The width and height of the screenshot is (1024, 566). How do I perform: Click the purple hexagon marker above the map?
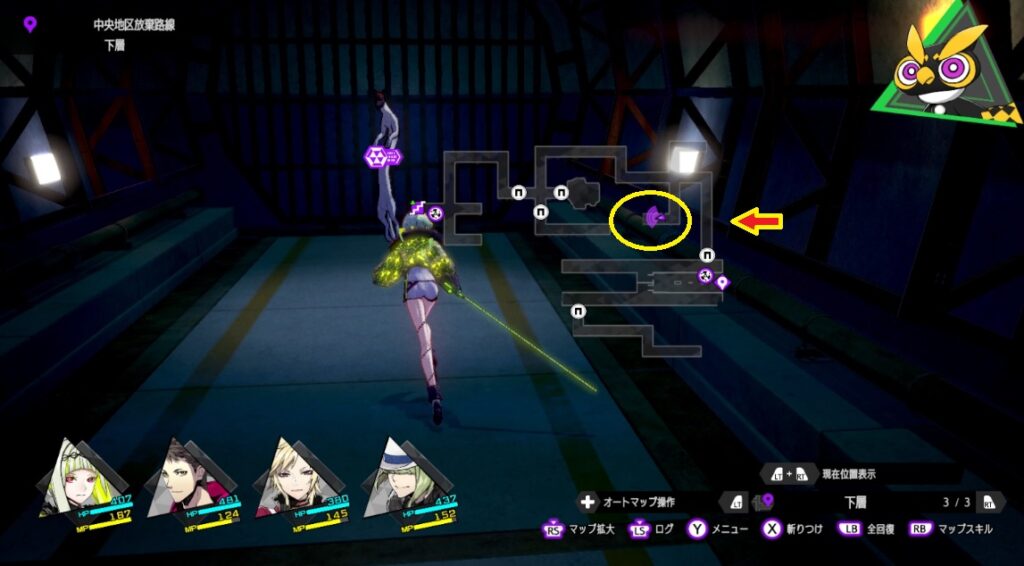click(x=377, y=156)
